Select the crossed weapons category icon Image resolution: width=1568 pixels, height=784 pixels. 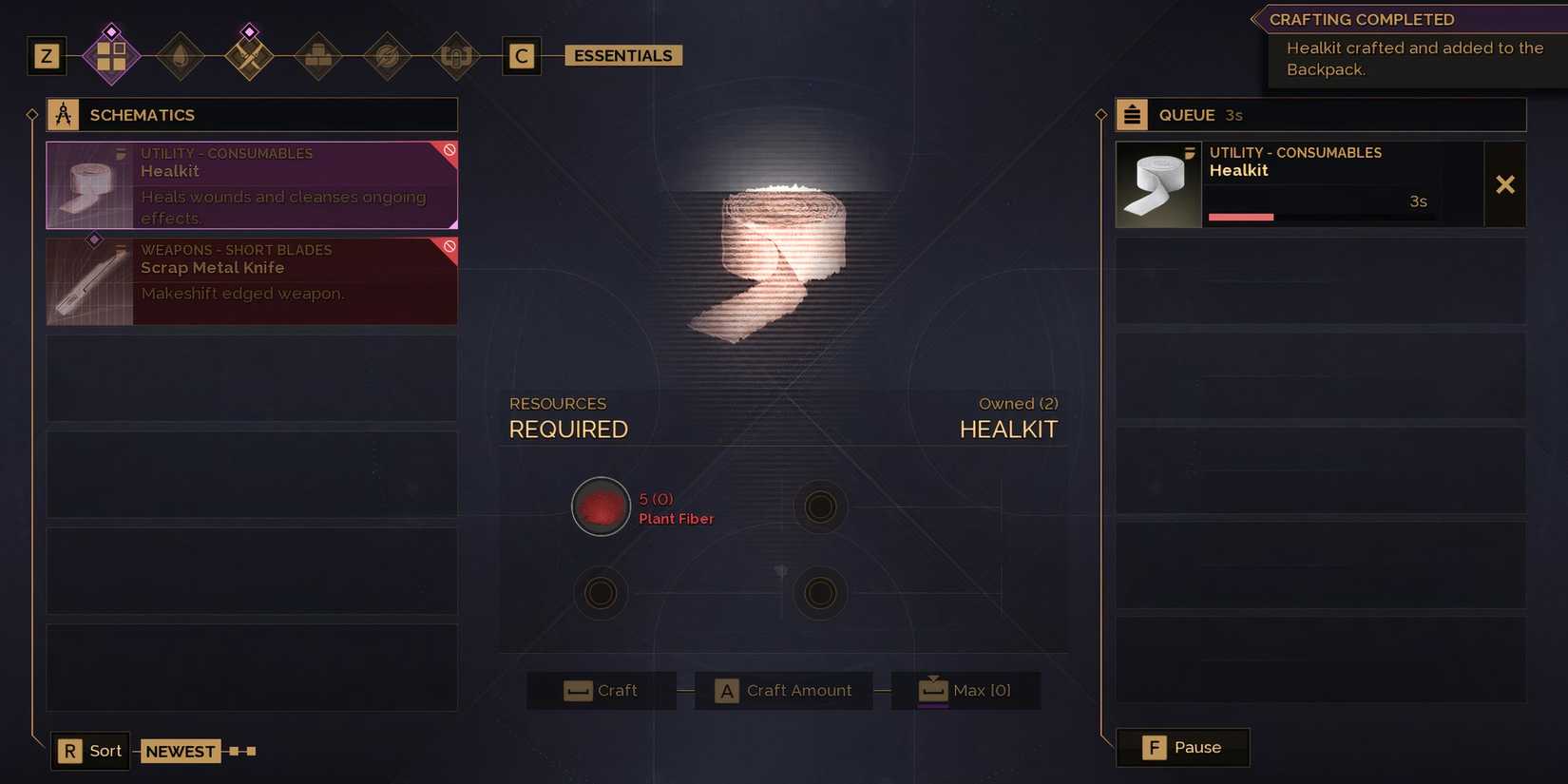(x=249, y=55)
